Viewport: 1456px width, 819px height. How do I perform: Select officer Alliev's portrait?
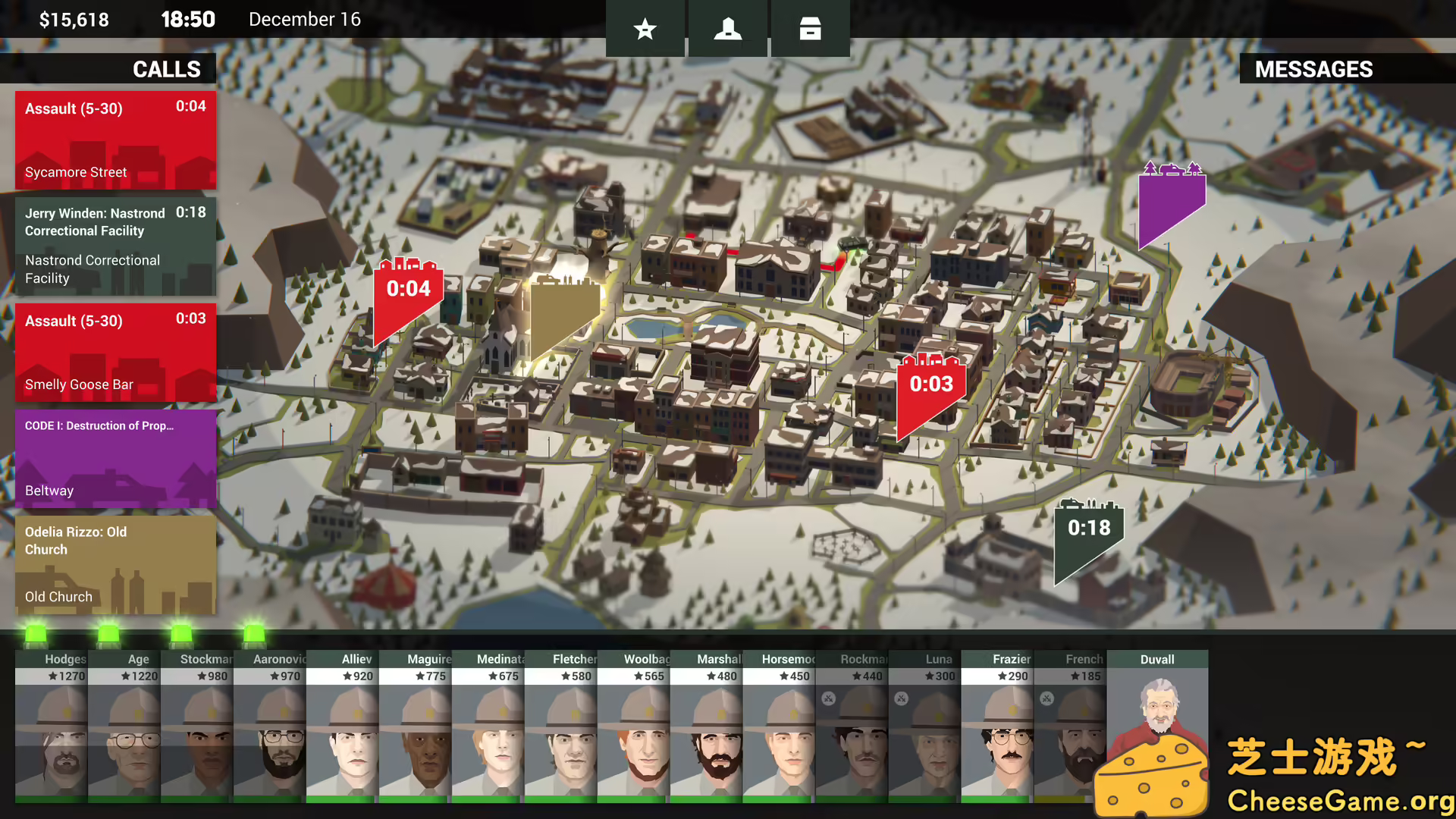[342, 726]
